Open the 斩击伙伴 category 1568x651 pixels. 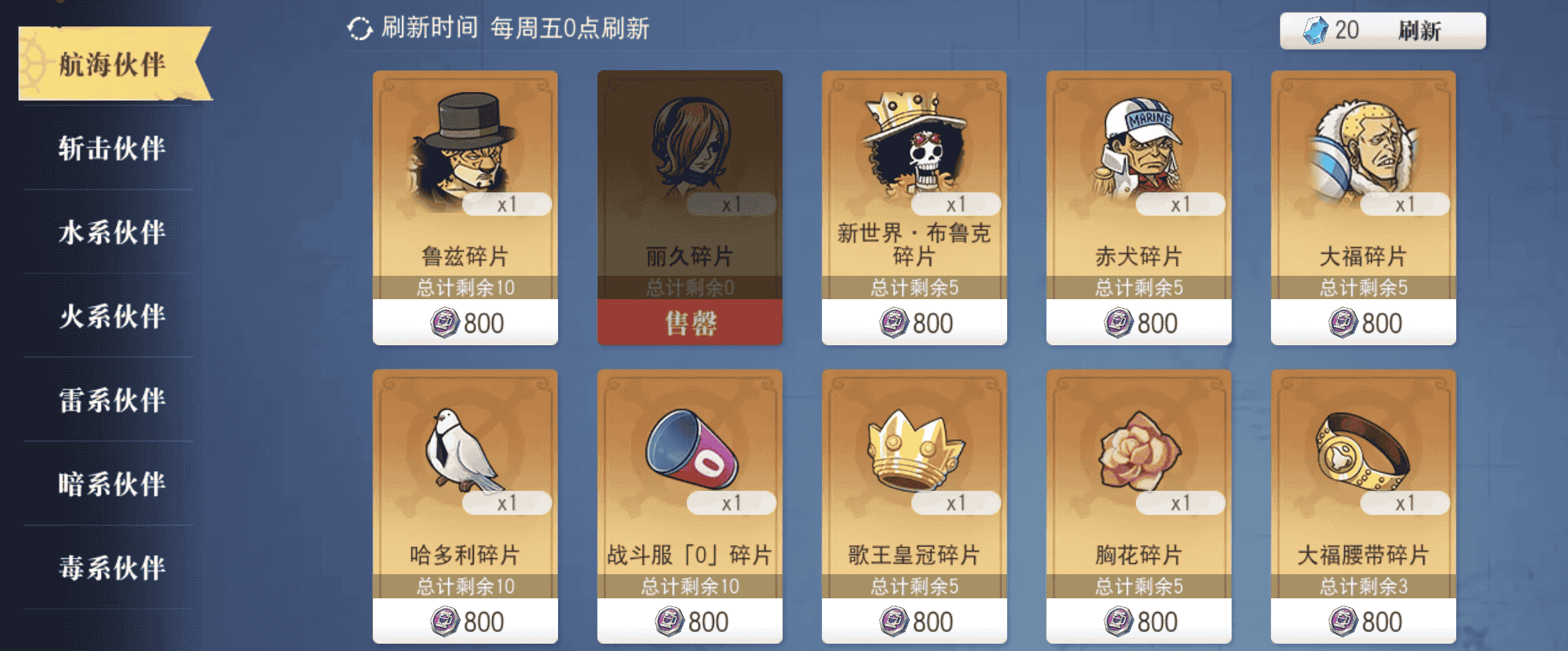click(x=112, y=148)
